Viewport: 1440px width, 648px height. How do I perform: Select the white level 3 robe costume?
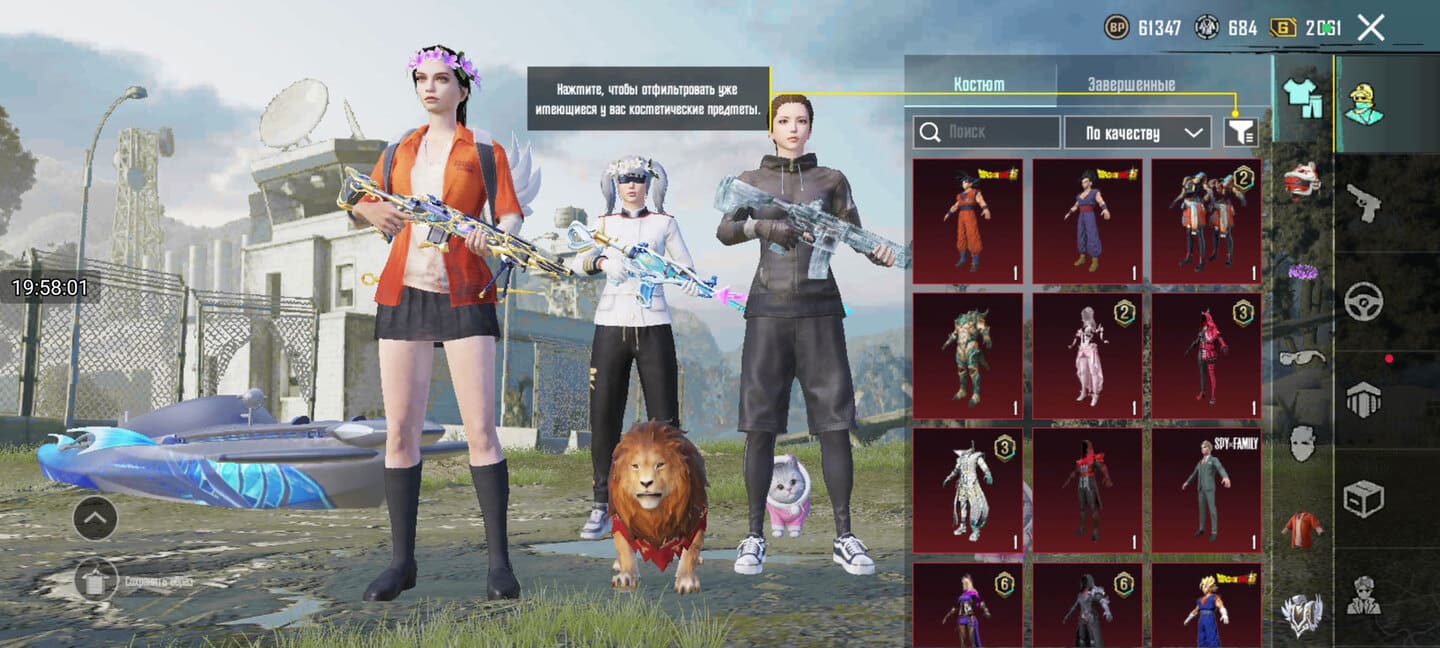(967, 491)
